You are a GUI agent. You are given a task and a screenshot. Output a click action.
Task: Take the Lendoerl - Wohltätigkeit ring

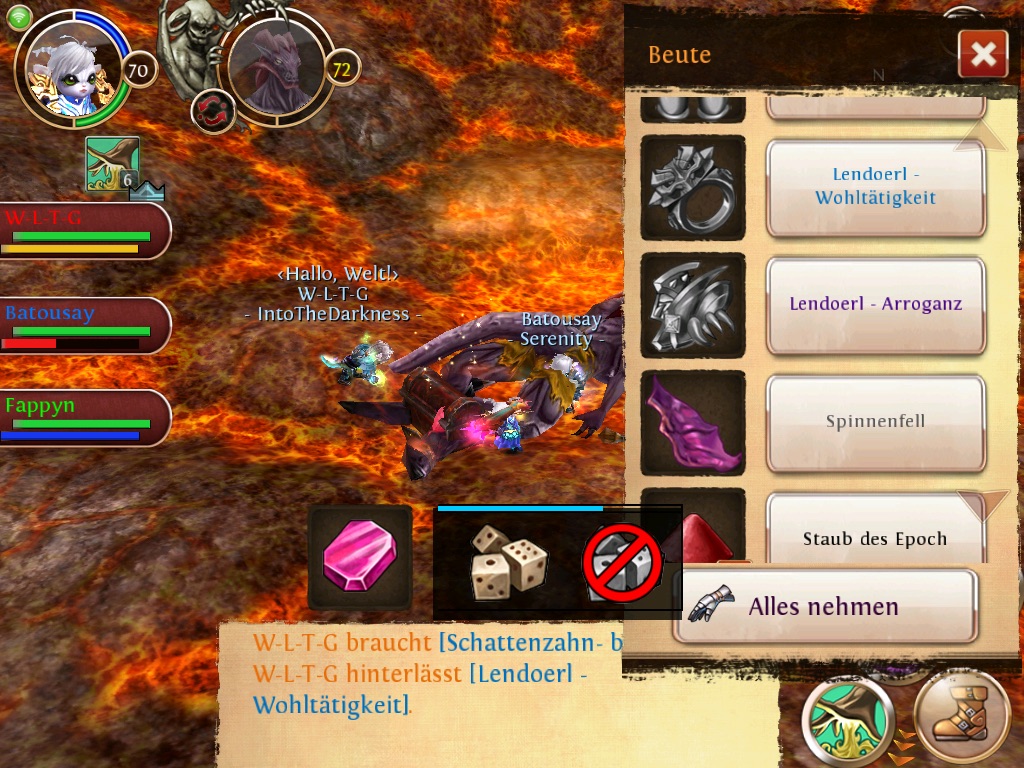pos(876,187)
